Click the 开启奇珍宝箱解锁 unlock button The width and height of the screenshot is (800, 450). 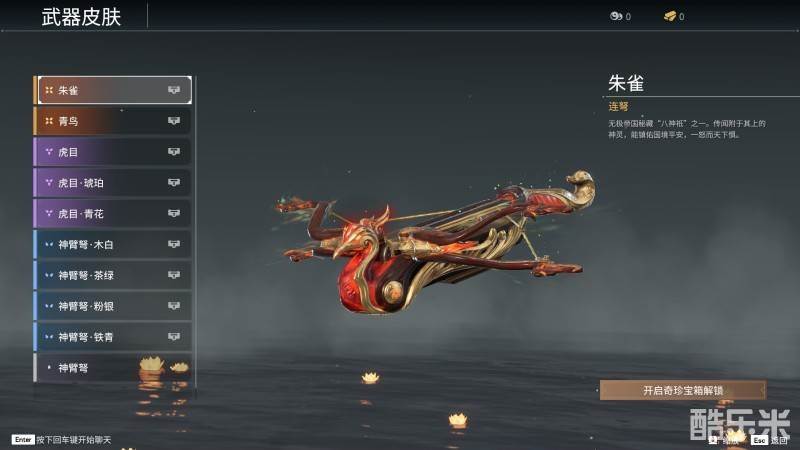click(x=683, y=391)
